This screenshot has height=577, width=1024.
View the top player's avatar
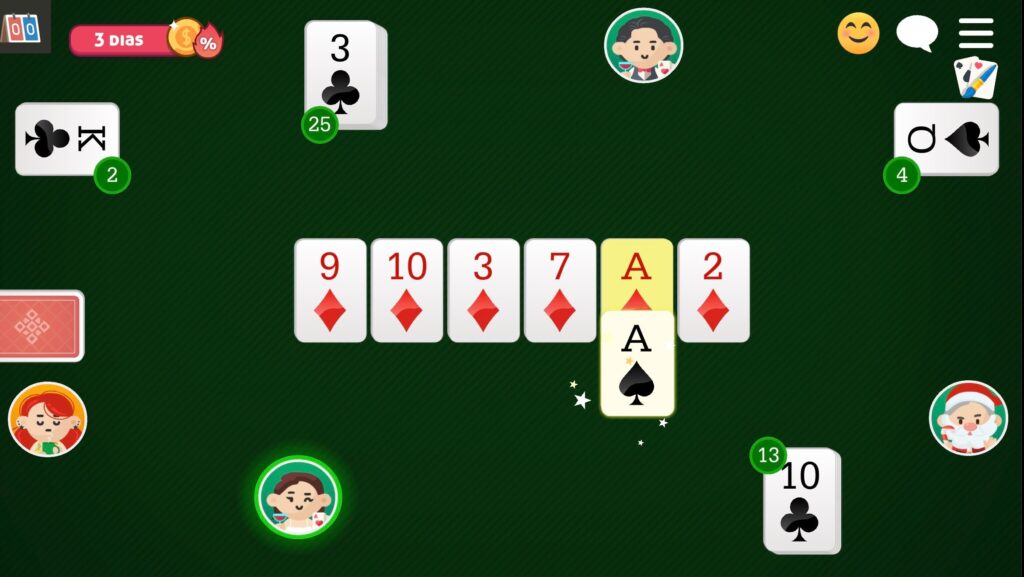point(643,45)
